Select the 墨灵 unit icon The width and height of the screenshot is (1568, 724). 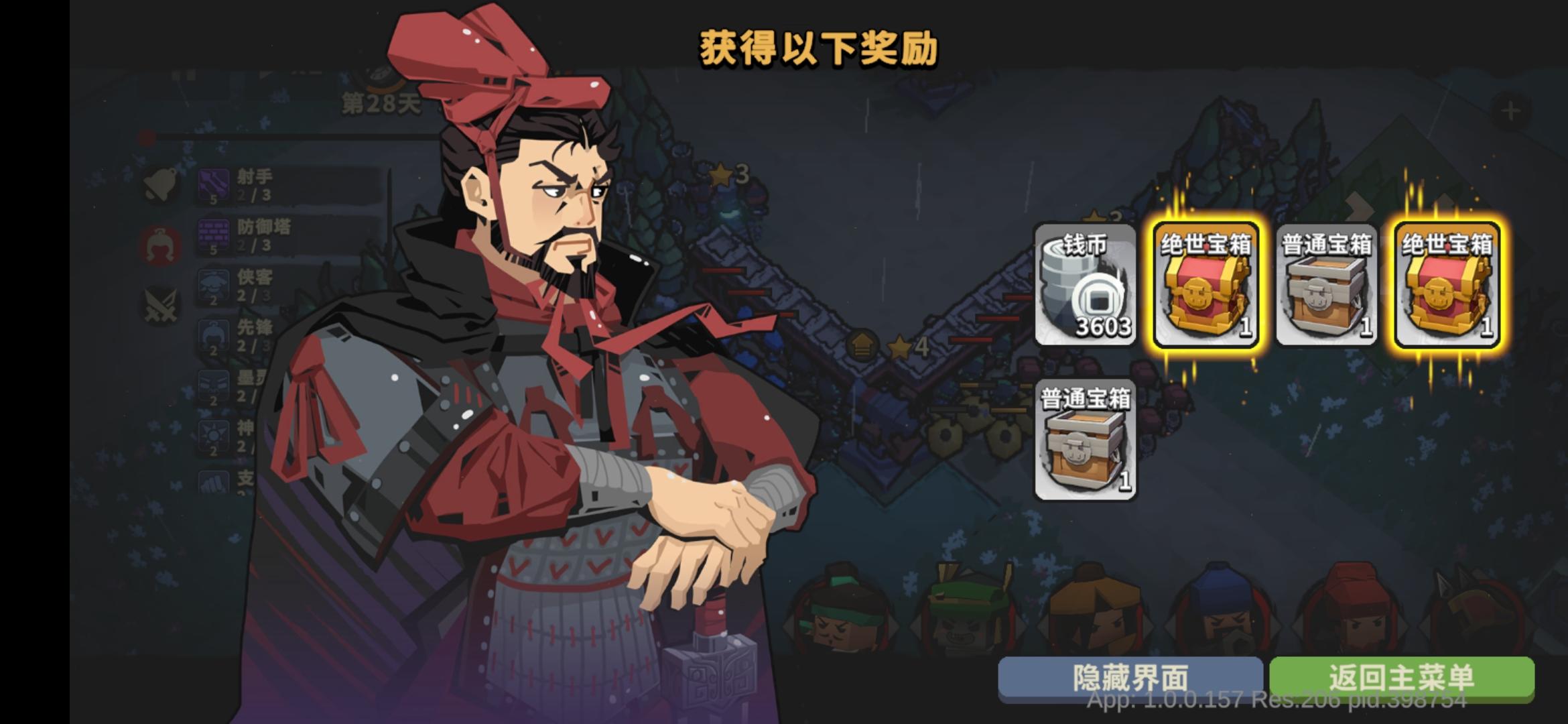212,384
